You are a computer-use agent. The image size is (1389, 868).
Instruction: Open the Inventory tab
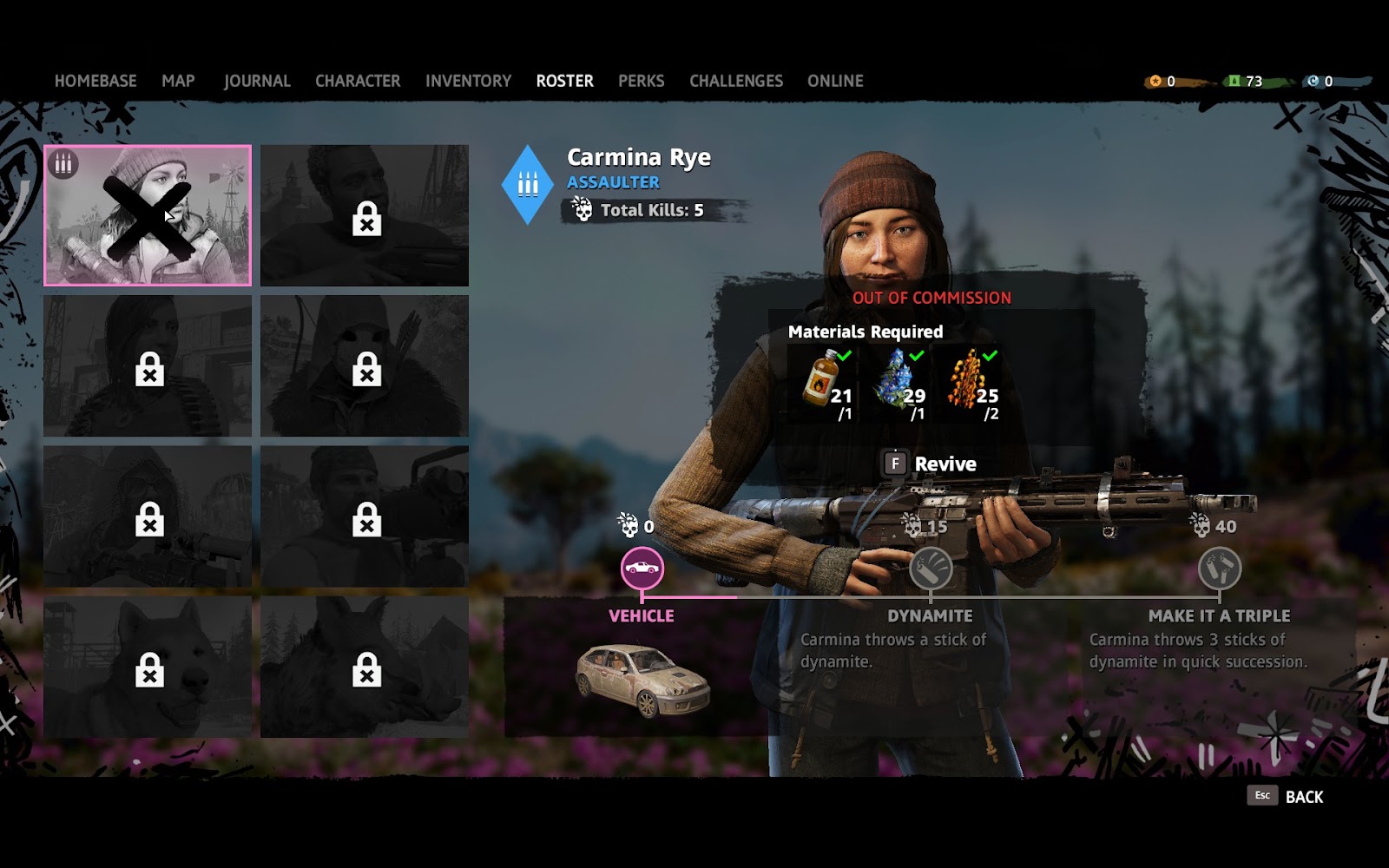point(468,81)
